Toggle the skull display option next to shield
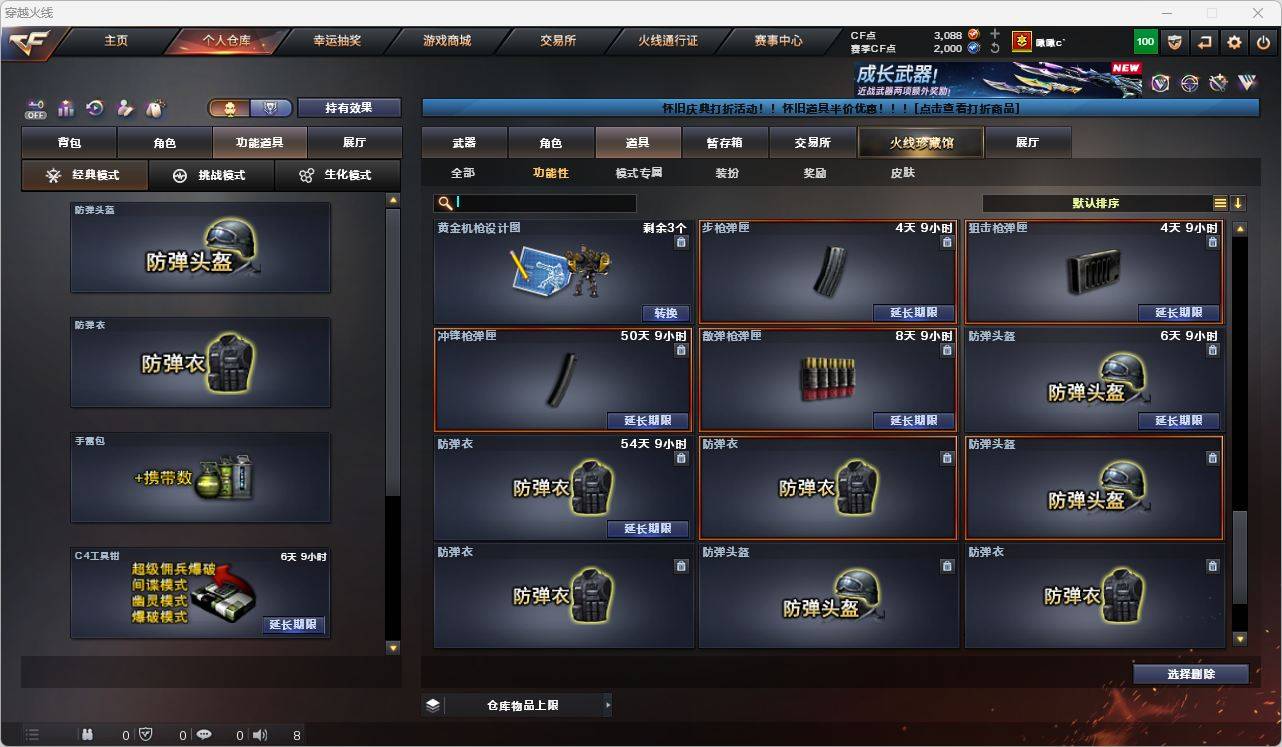Screen dimensions: 1282x747 pyautogui.click(x=228, y=107)
